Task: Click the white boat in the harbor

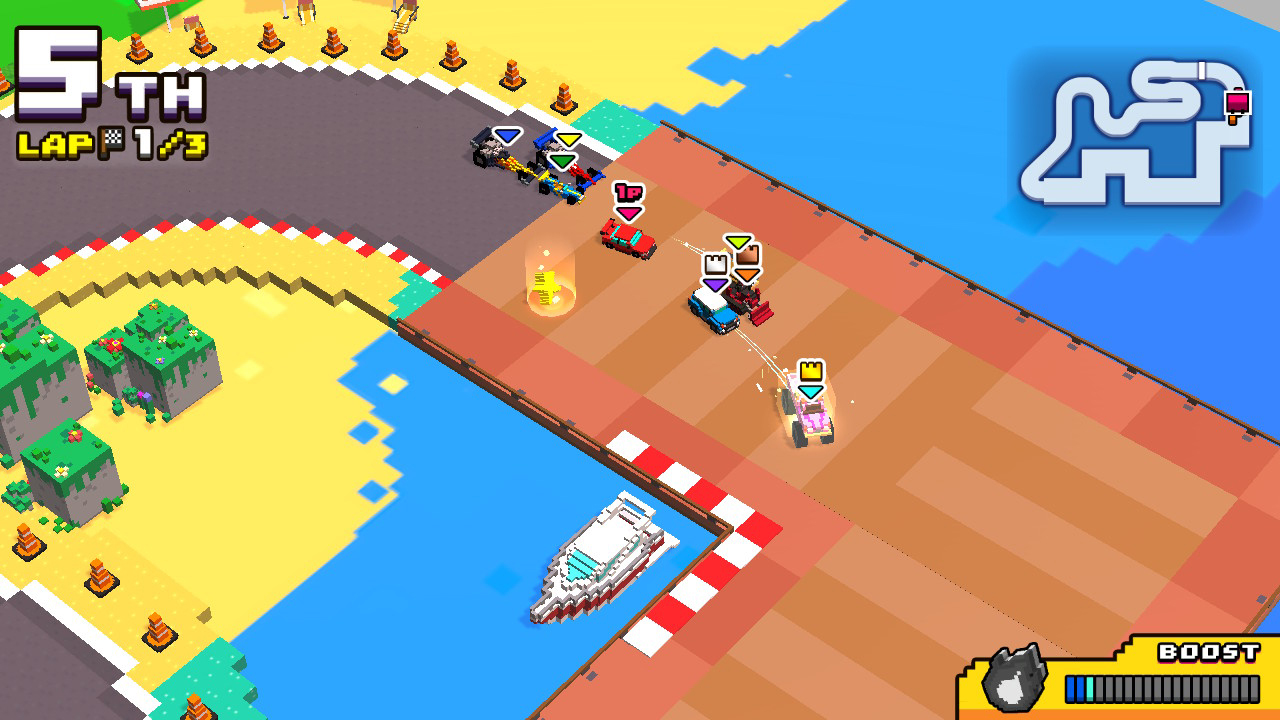Action: (x=600, y=550)
